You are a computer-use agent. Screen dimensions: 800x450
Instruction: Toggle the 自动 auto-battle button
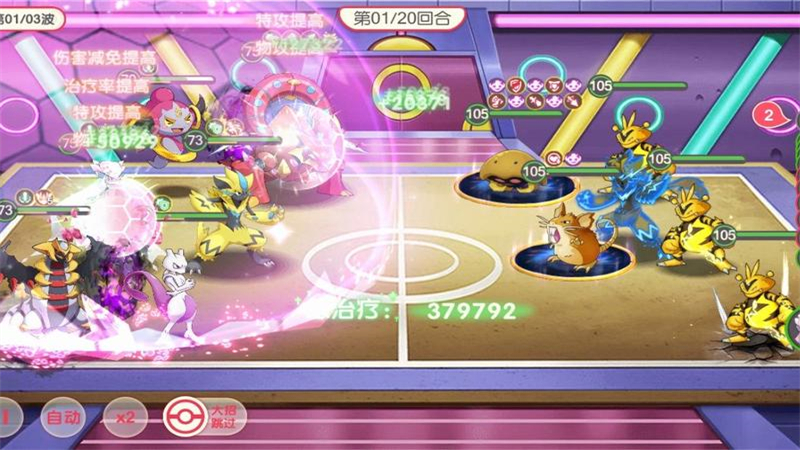click(65, 416)
